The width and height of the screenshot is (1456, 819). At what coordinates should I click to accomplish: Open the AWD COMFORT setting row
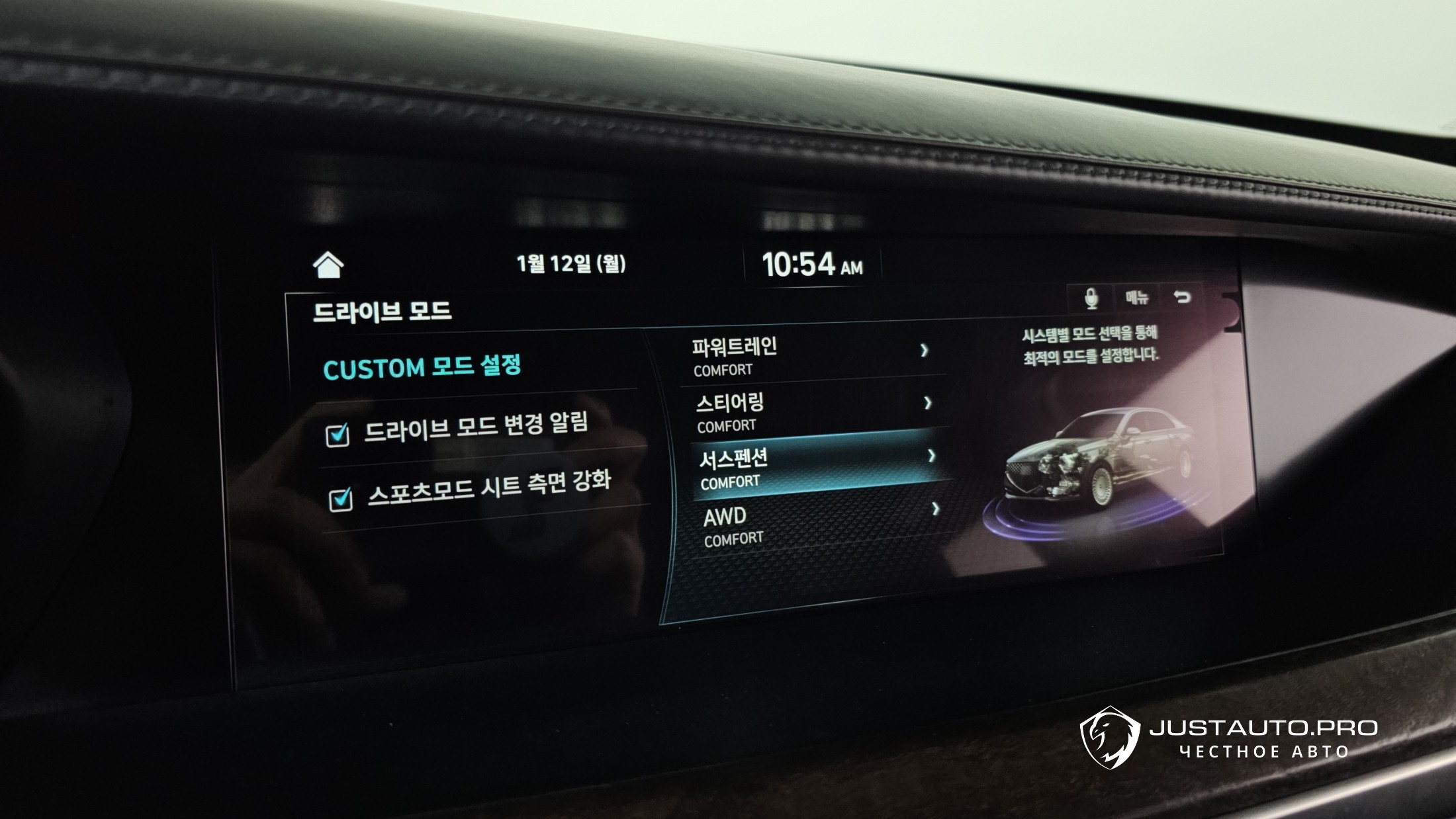click(821, 525)
